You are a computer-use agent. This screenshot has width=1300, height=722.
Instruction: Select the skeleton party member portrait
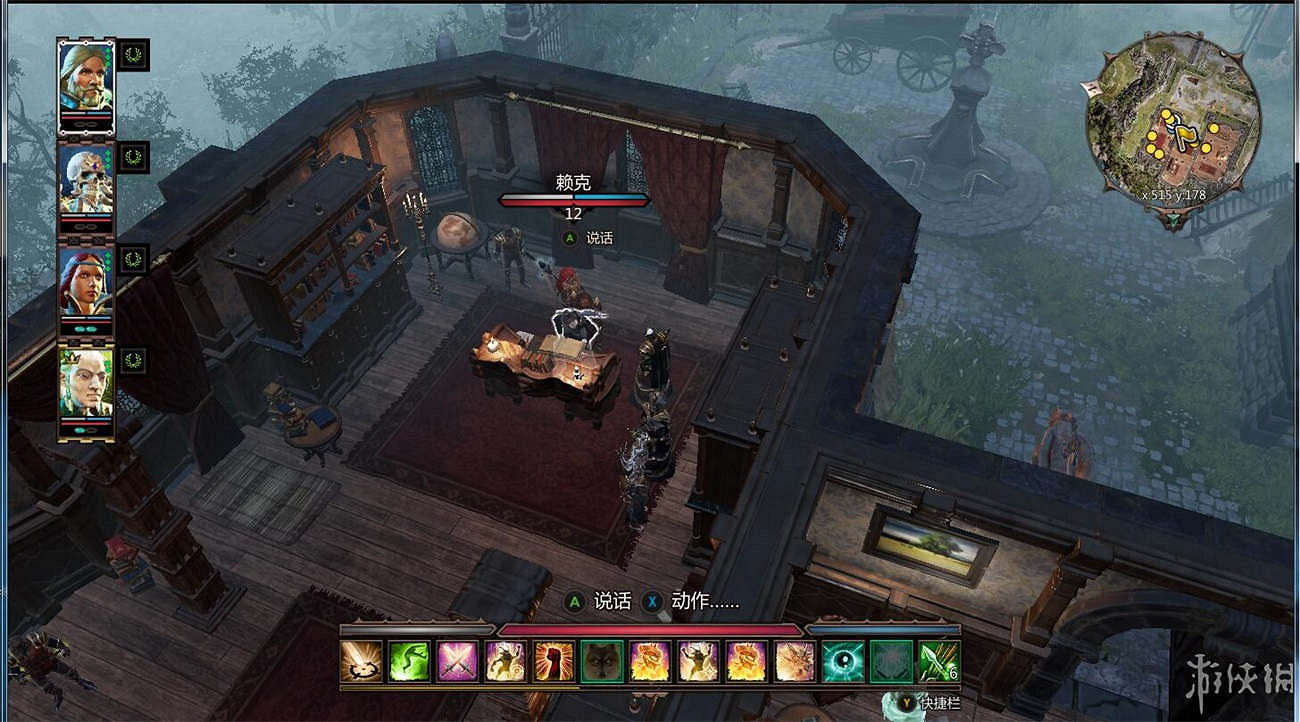(x=85, y=184)
